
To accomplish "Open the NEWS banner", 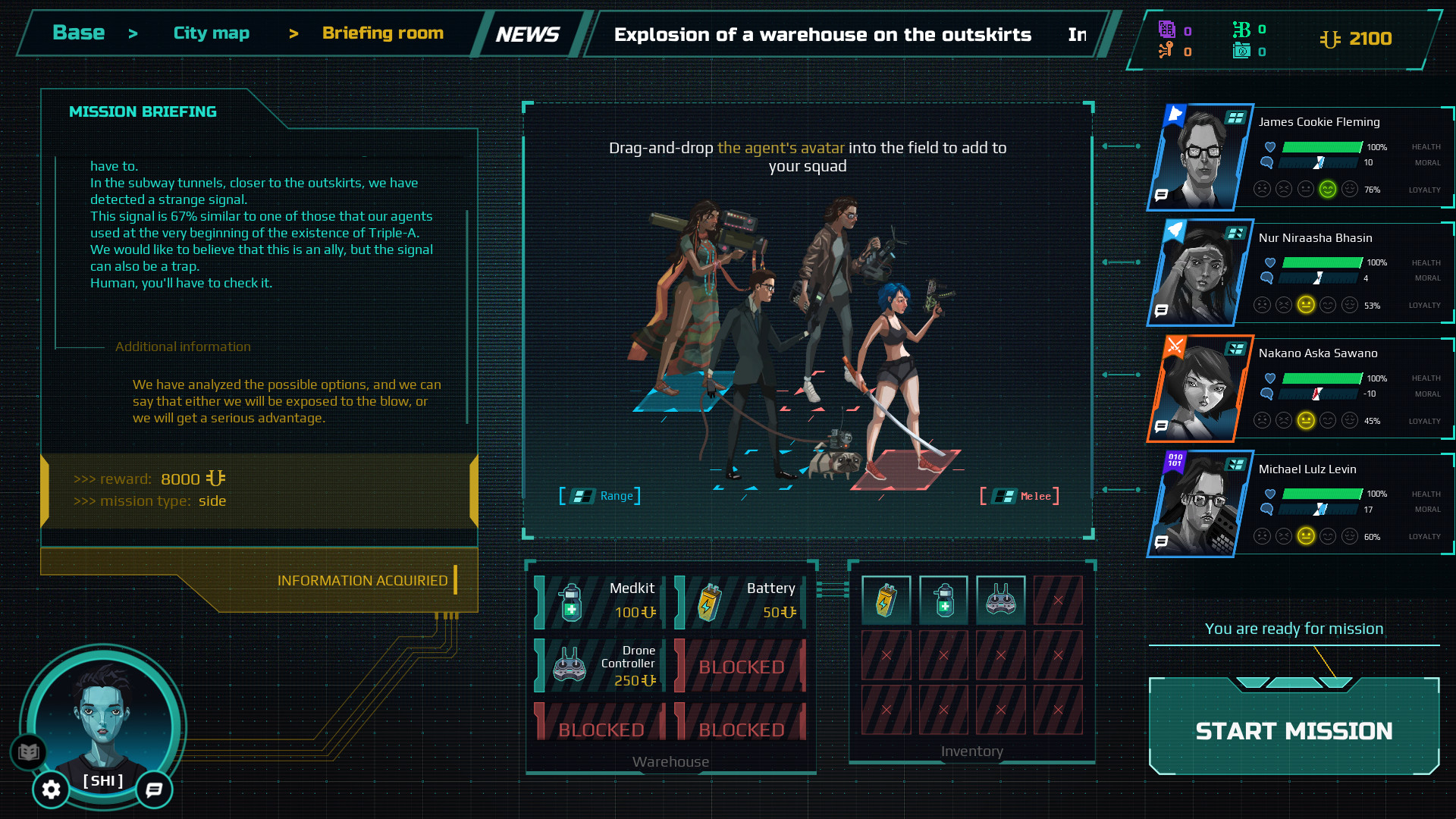I will coord(528,33).
